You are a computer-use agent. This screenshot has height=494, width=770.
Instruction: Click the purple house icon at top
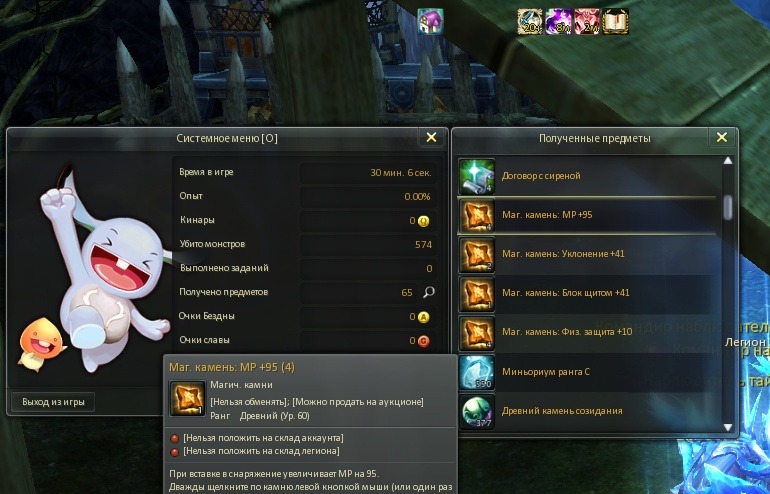pos(430,21)
